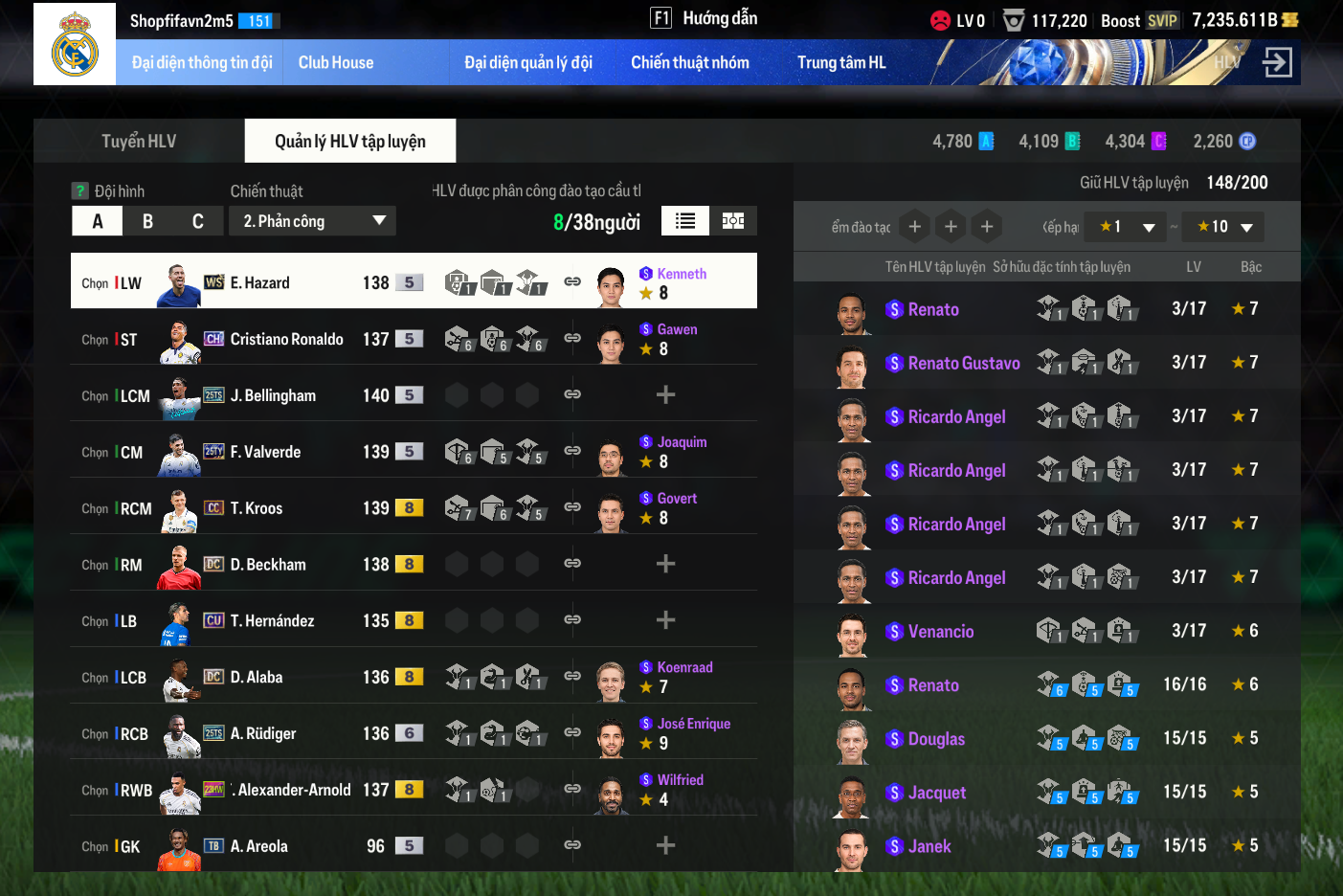Go to Trung tâm HL

coord(841,63)
